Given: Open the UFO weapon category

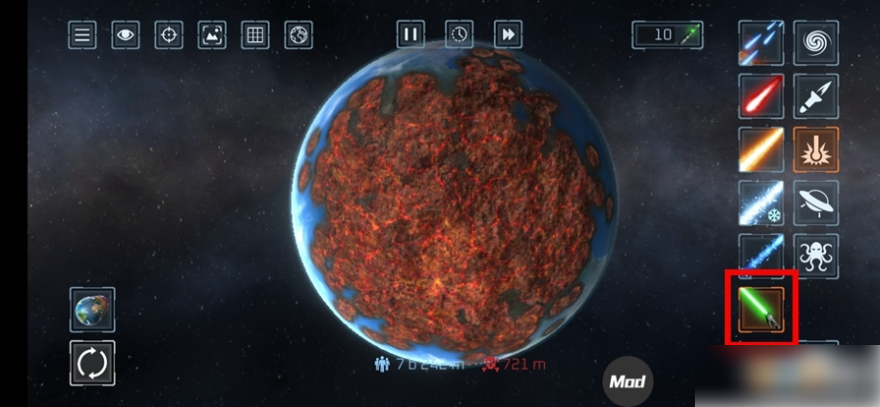Looking at the screenshot, I should pyautogui.click(x=816, y=202).
